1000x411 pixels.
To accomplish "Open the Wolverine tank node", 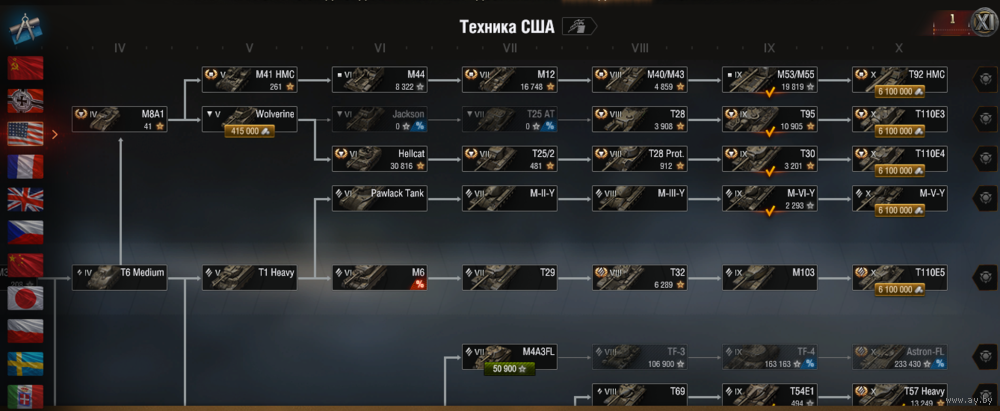I will click(250, 119).
